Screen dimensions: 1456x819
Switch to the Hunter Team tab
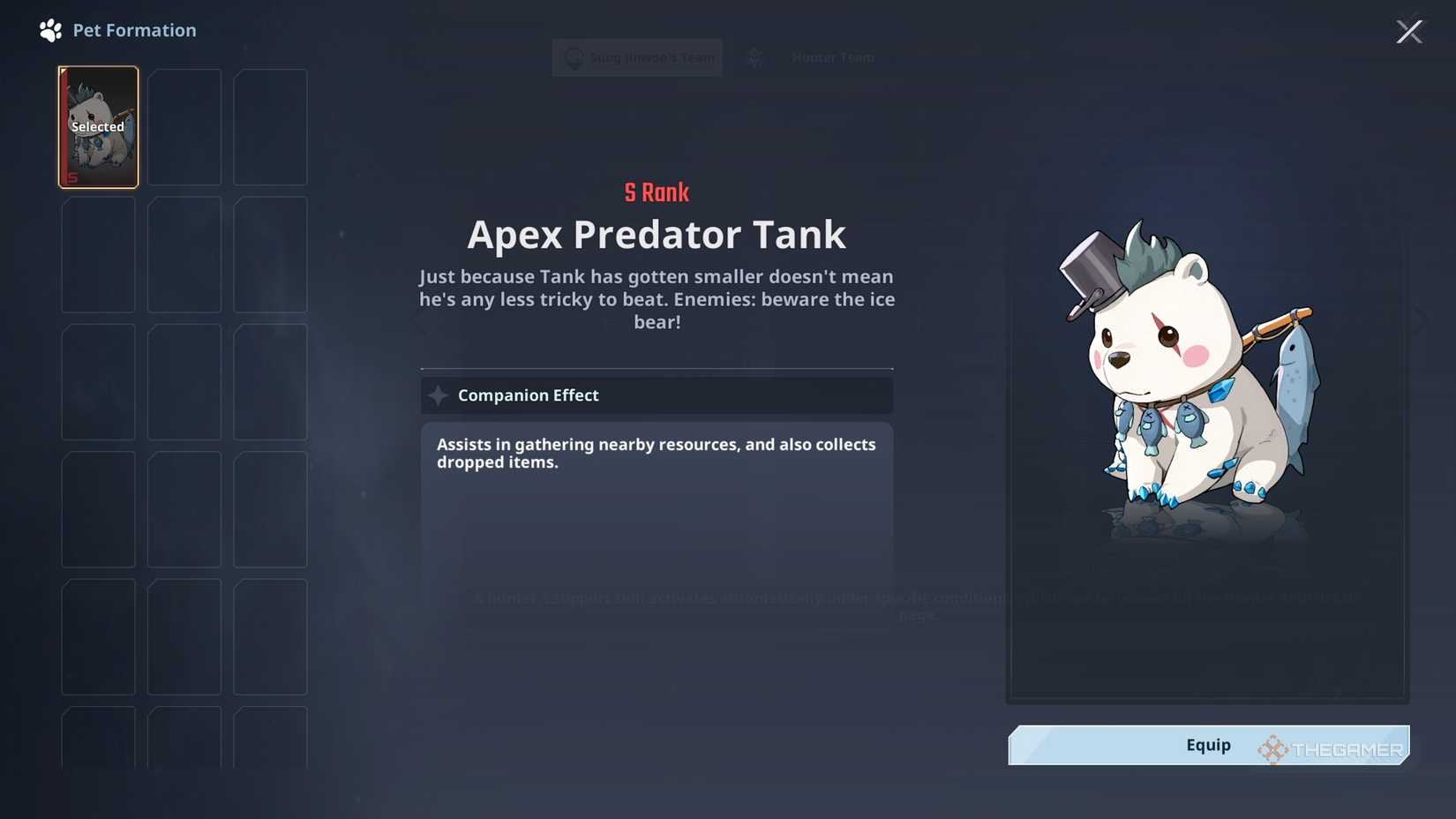(x=832, y=56)
